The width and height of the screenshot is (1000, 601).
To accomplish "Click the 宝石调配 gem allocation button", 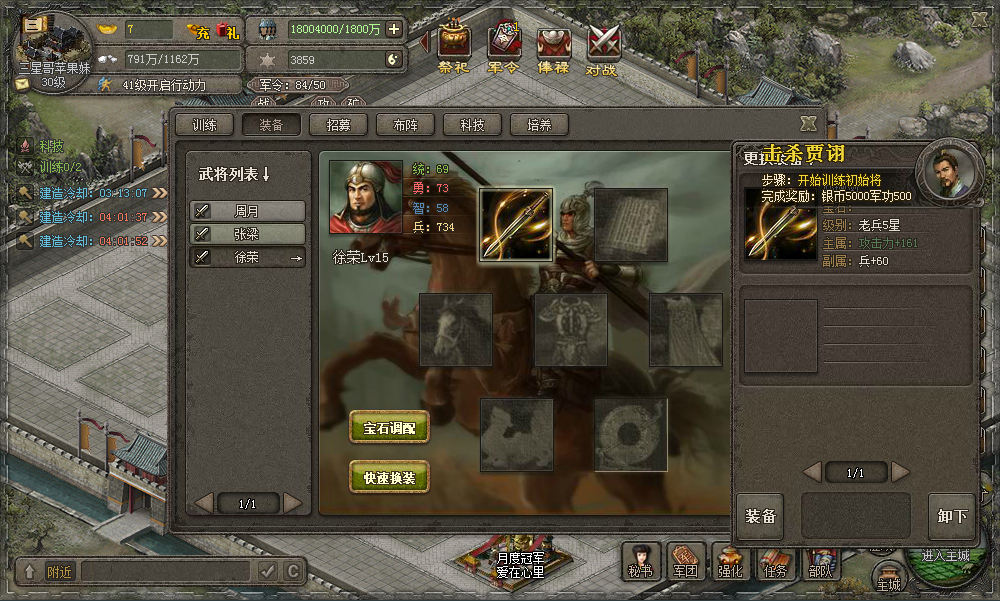I will [389, 427].
